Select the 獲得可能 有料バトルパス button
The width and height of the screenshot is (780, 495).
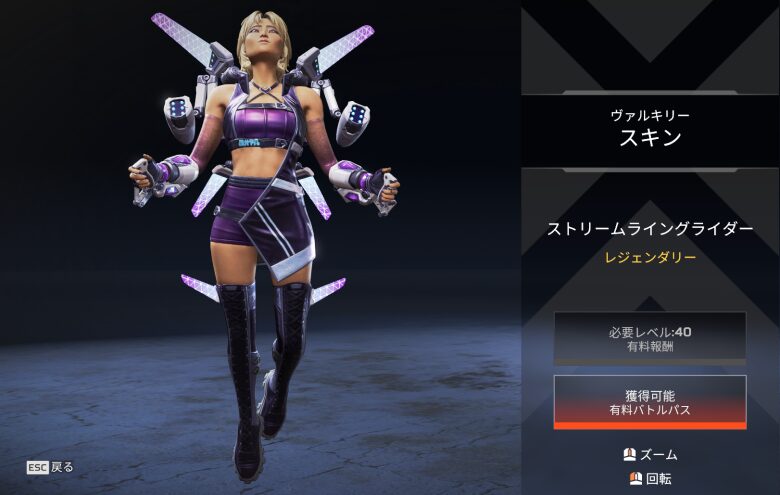click(650, 400)
